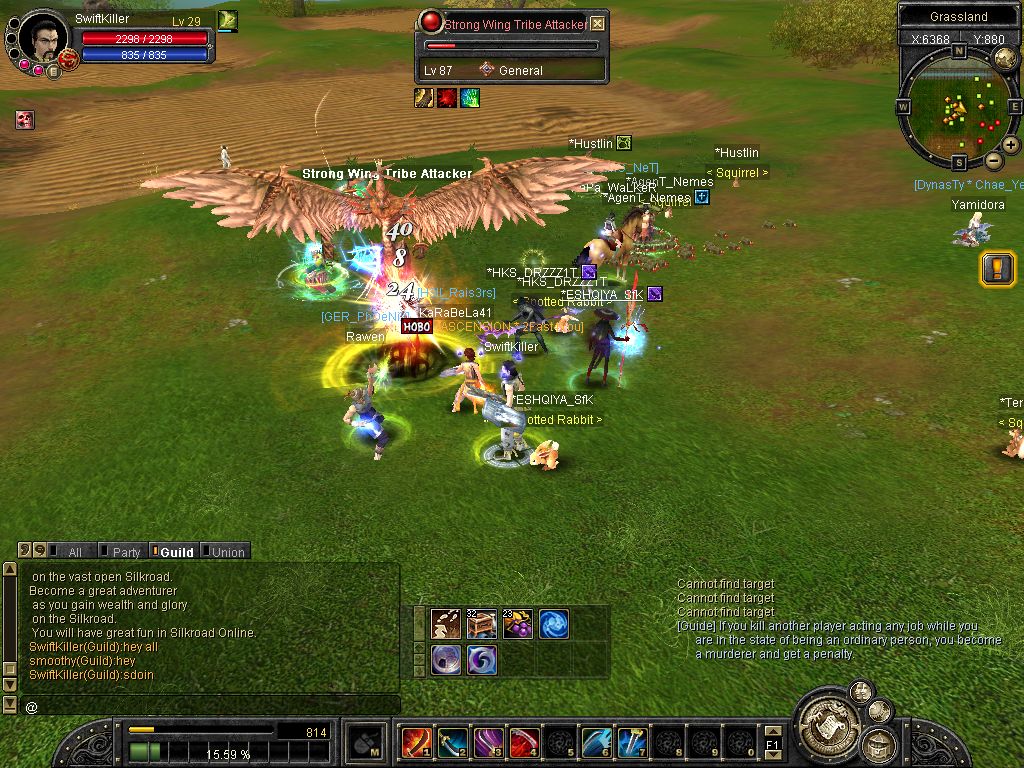The height and width of the screenshot is (768, 1024).
Task: Close the Strong Wing Tribe Attacker target window
Action: (x=597, y=24)
